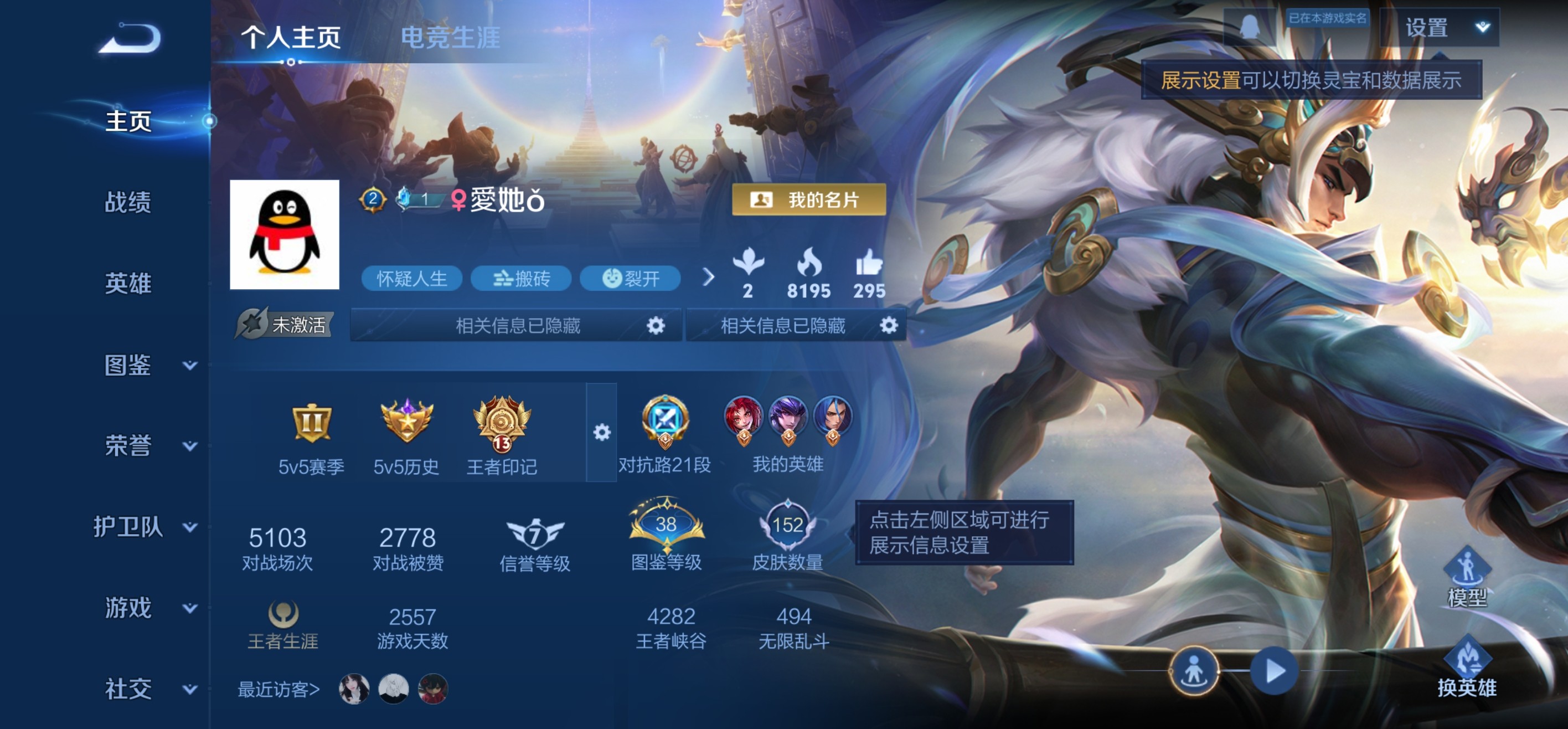The image size is (1568, 729).
Task: Open gear to toggle hidden related info
Action: pyautogui.click(x=656, y=325)
